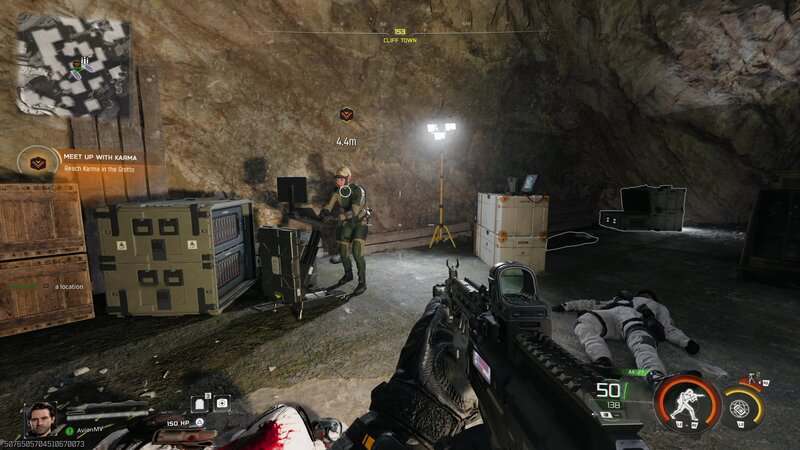This screenshot has width=800, height=450.
Task: Select the armor plate inventory icon
Action: click(199, 404)
